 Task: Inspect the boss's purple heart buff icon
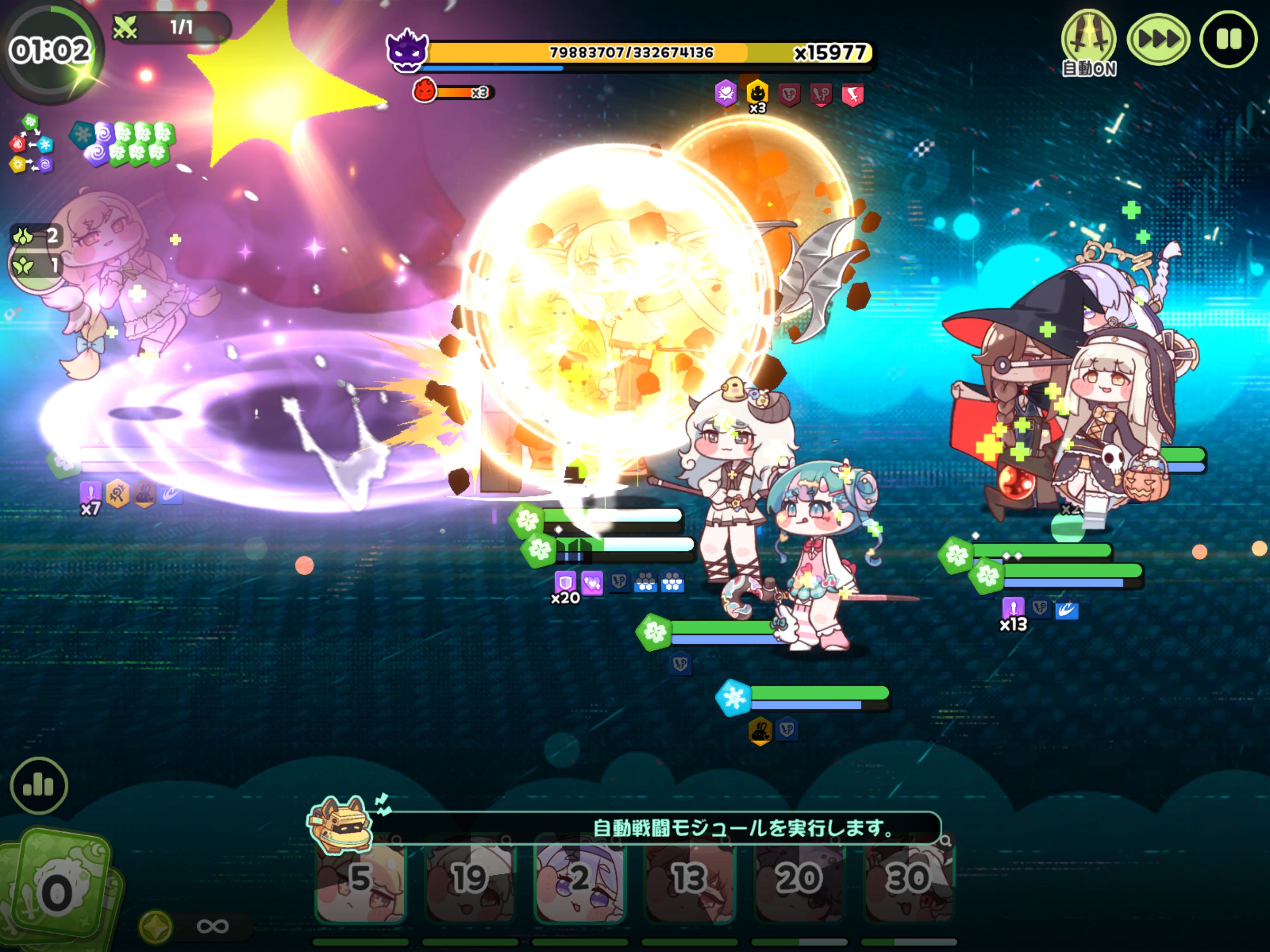726,93
